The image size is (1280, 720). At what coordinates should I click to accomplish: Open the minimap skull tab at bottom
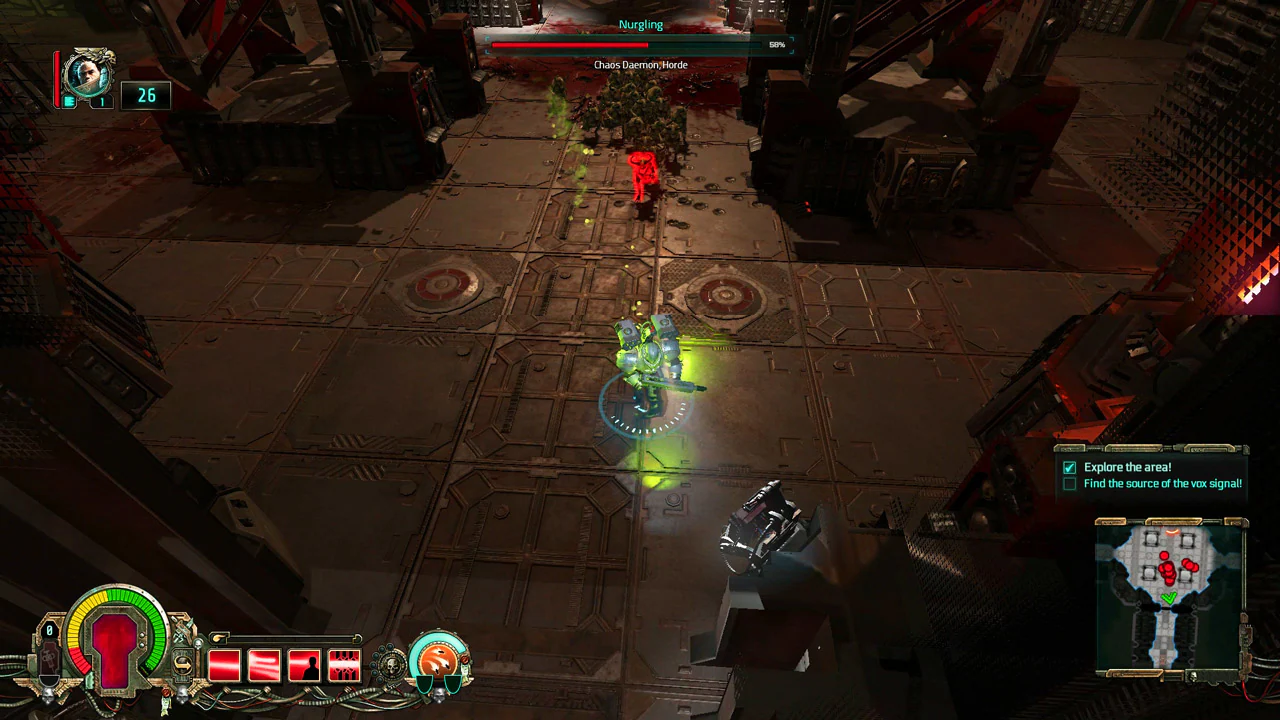coord(1193,674)
